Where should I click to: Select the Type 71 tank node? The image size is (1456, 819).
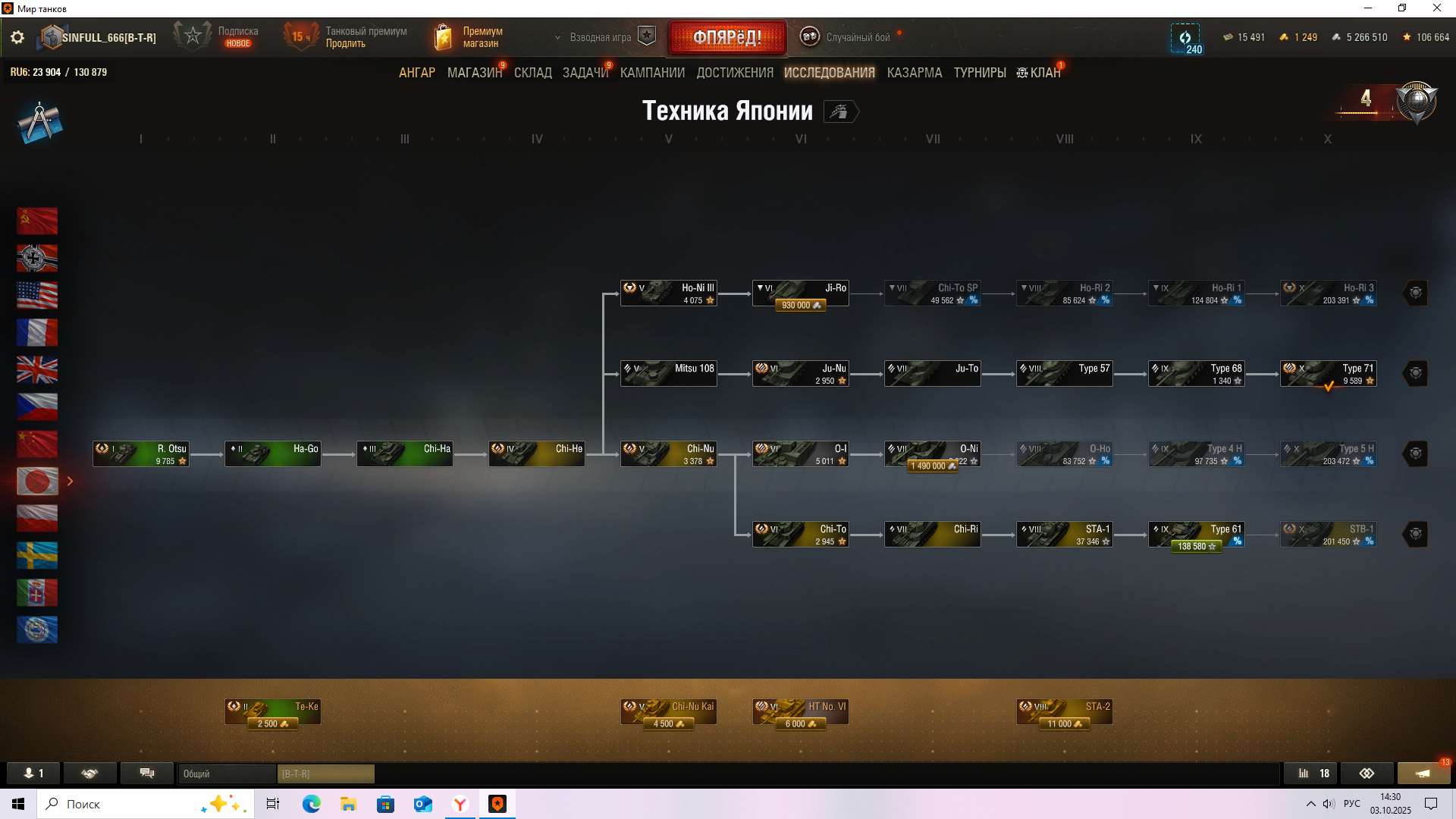click(1328, 374)
